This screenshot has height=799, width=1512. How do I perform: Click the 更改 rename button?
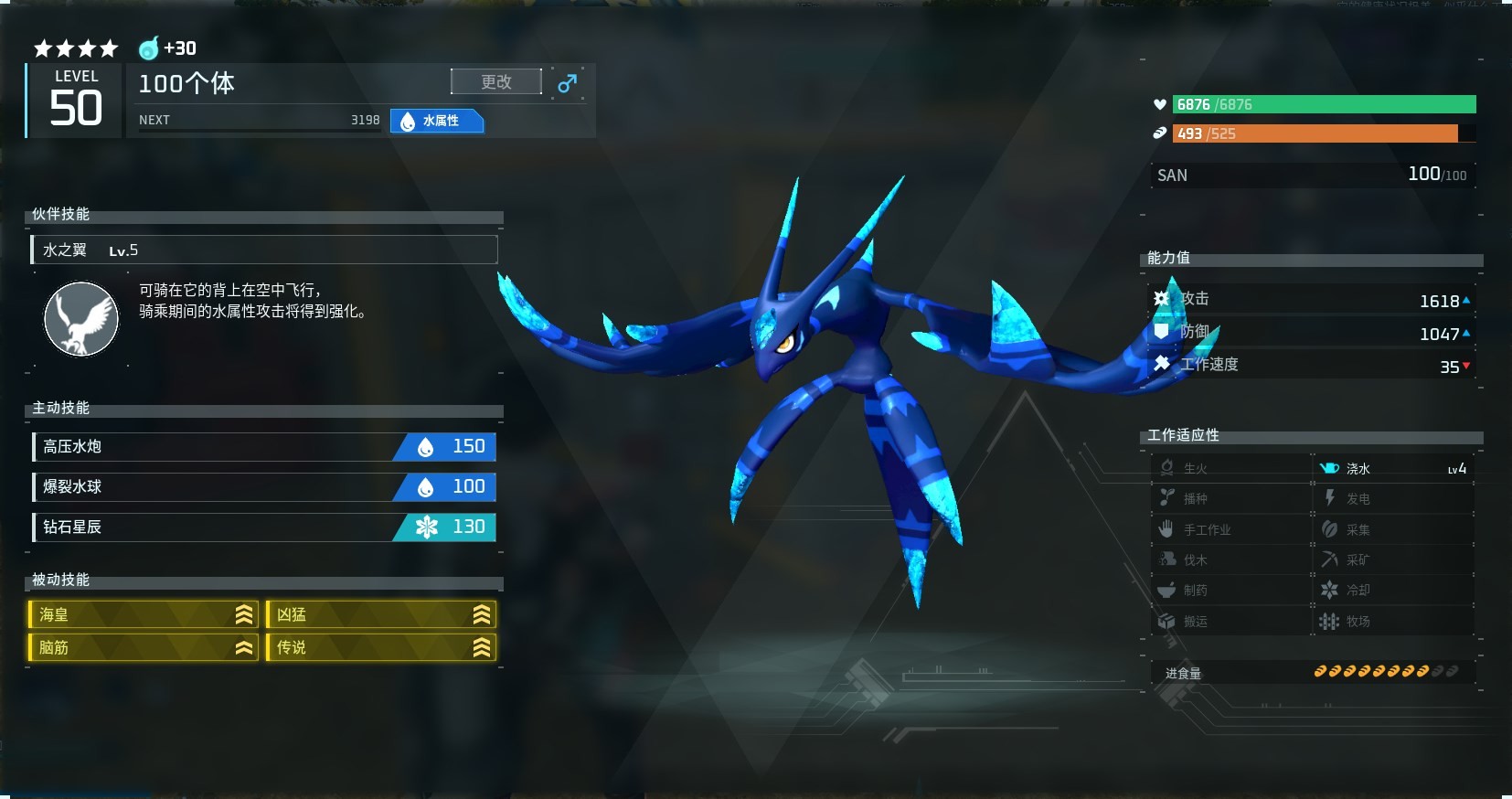click(x=495, y=82)
